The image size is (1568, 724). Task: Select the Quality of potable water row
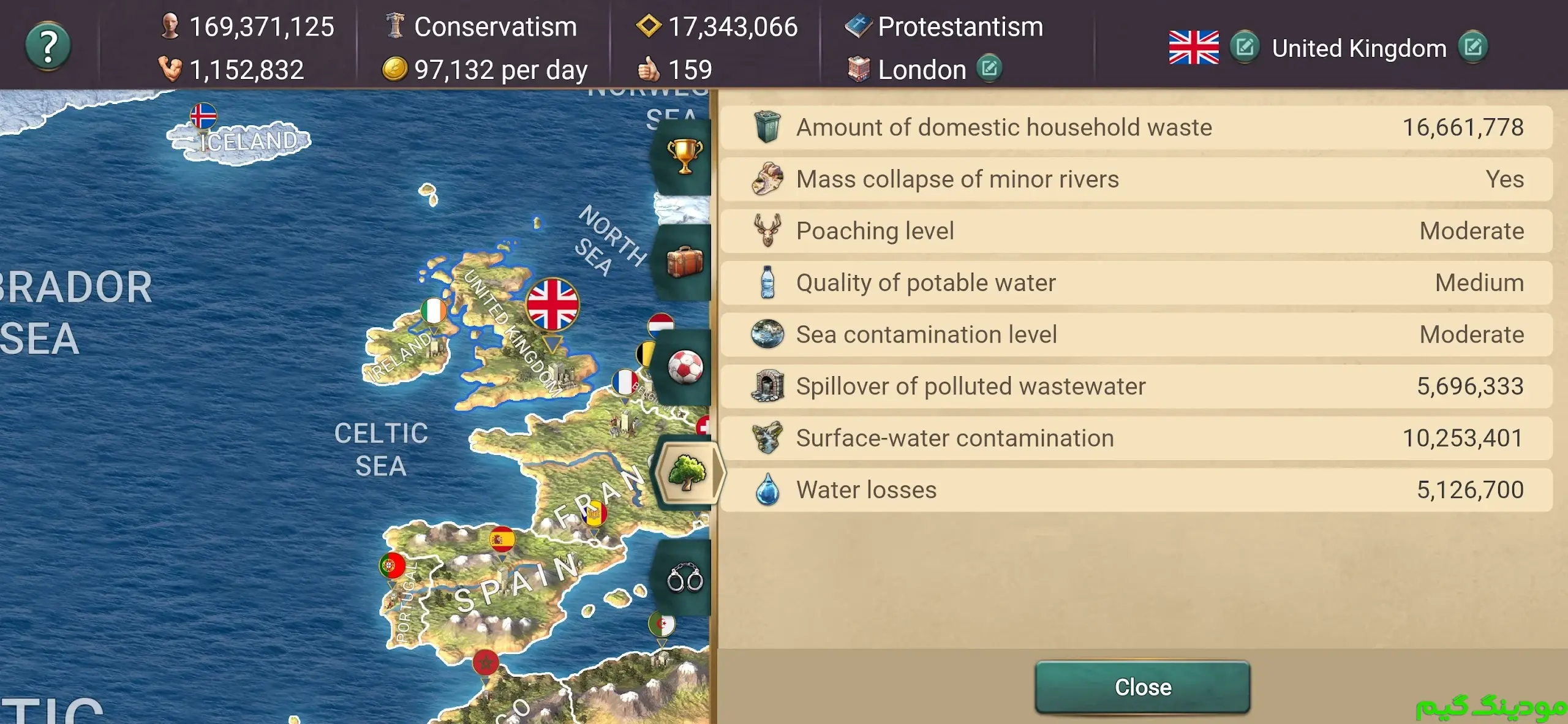click(1136, 283)
